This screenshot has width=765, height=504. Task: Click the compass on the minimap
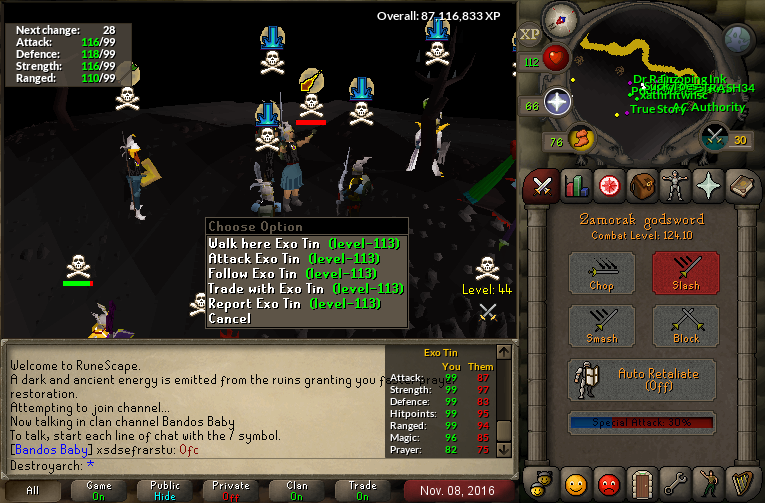[560, 20]
